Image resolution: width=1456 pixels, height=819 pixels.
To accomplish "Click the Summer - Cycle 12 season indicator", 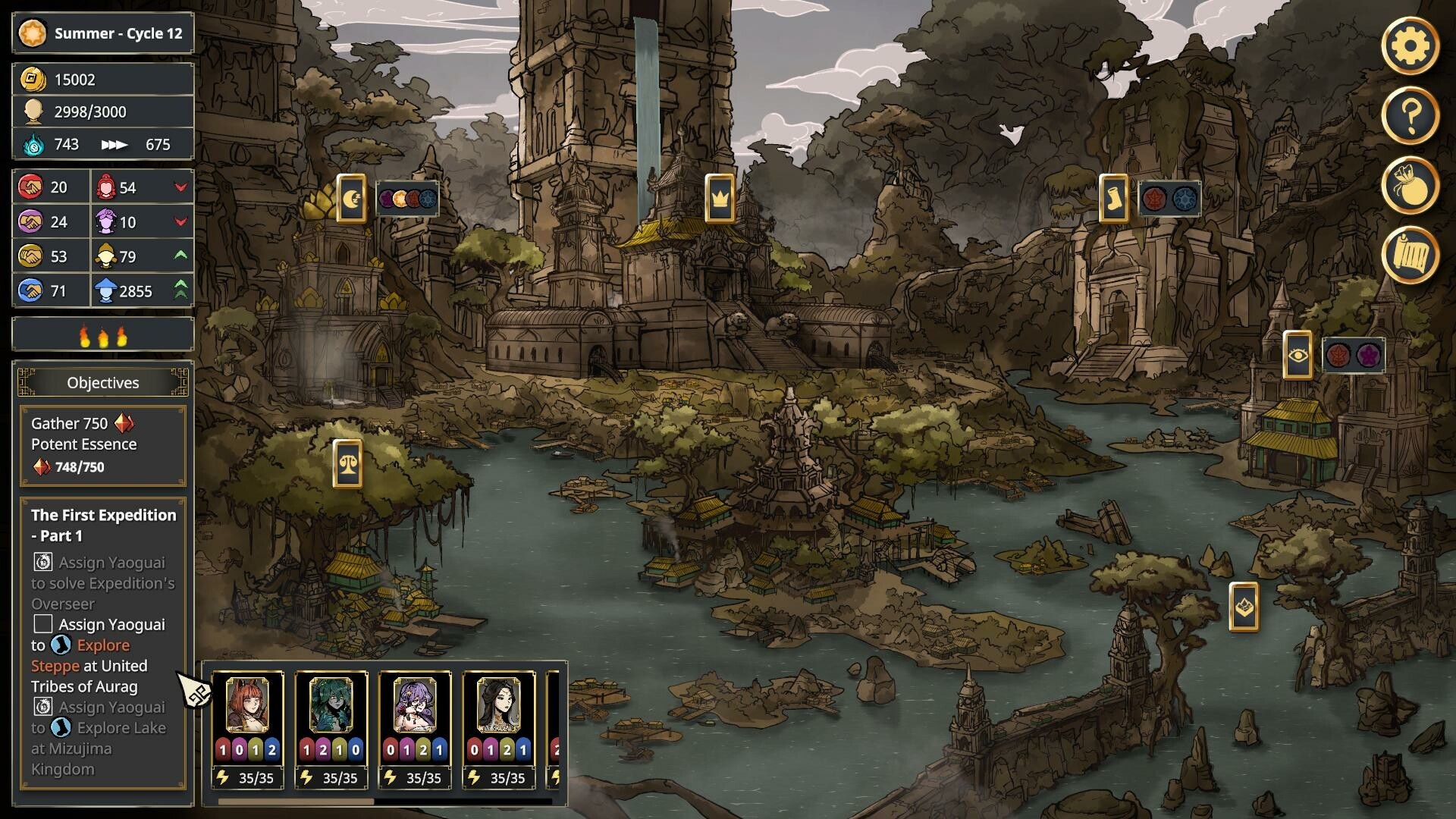I will click(x=103, y=33).
